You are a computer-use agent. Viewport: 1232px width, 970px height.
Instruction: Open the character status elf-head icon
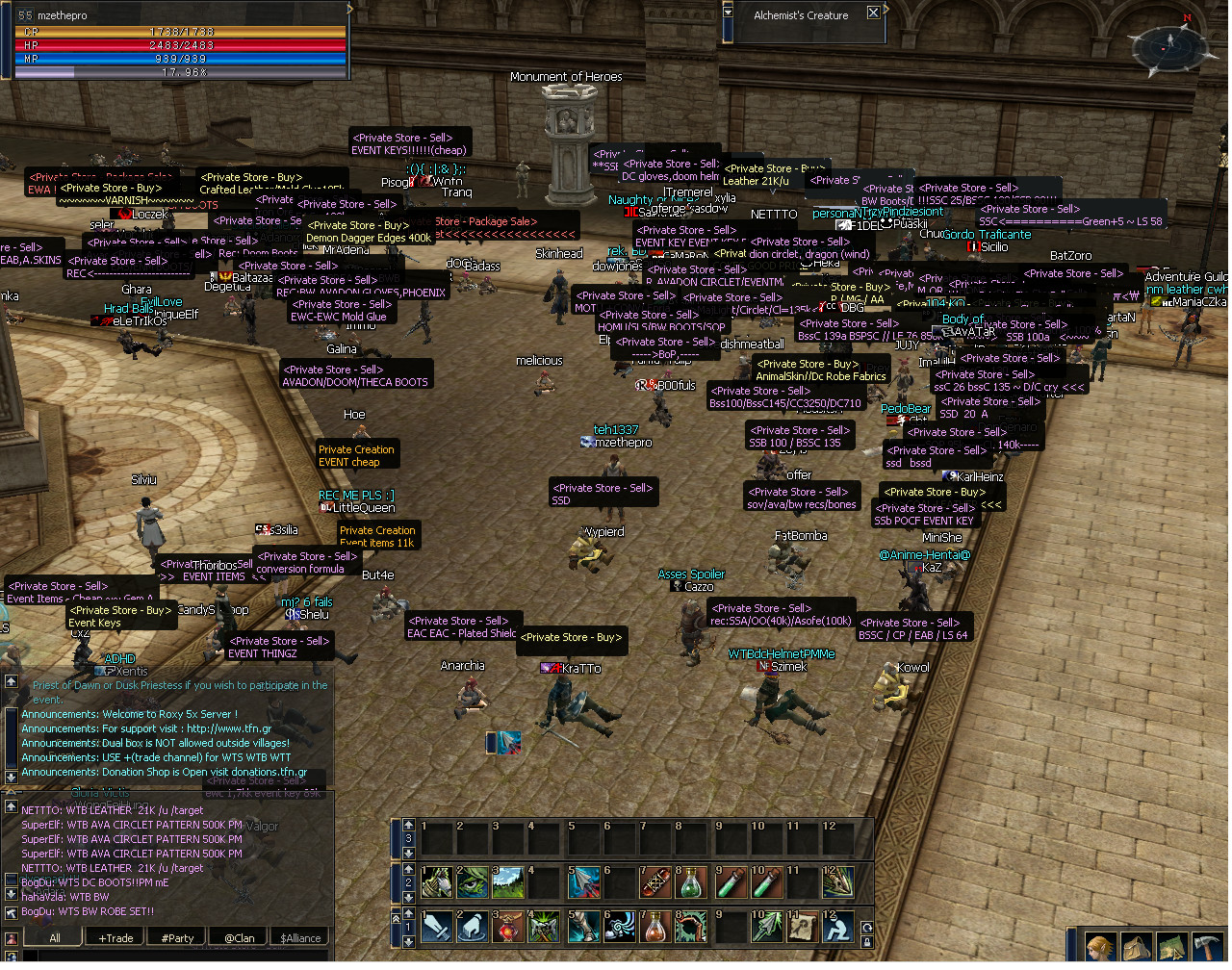[x=1101, y=947]
